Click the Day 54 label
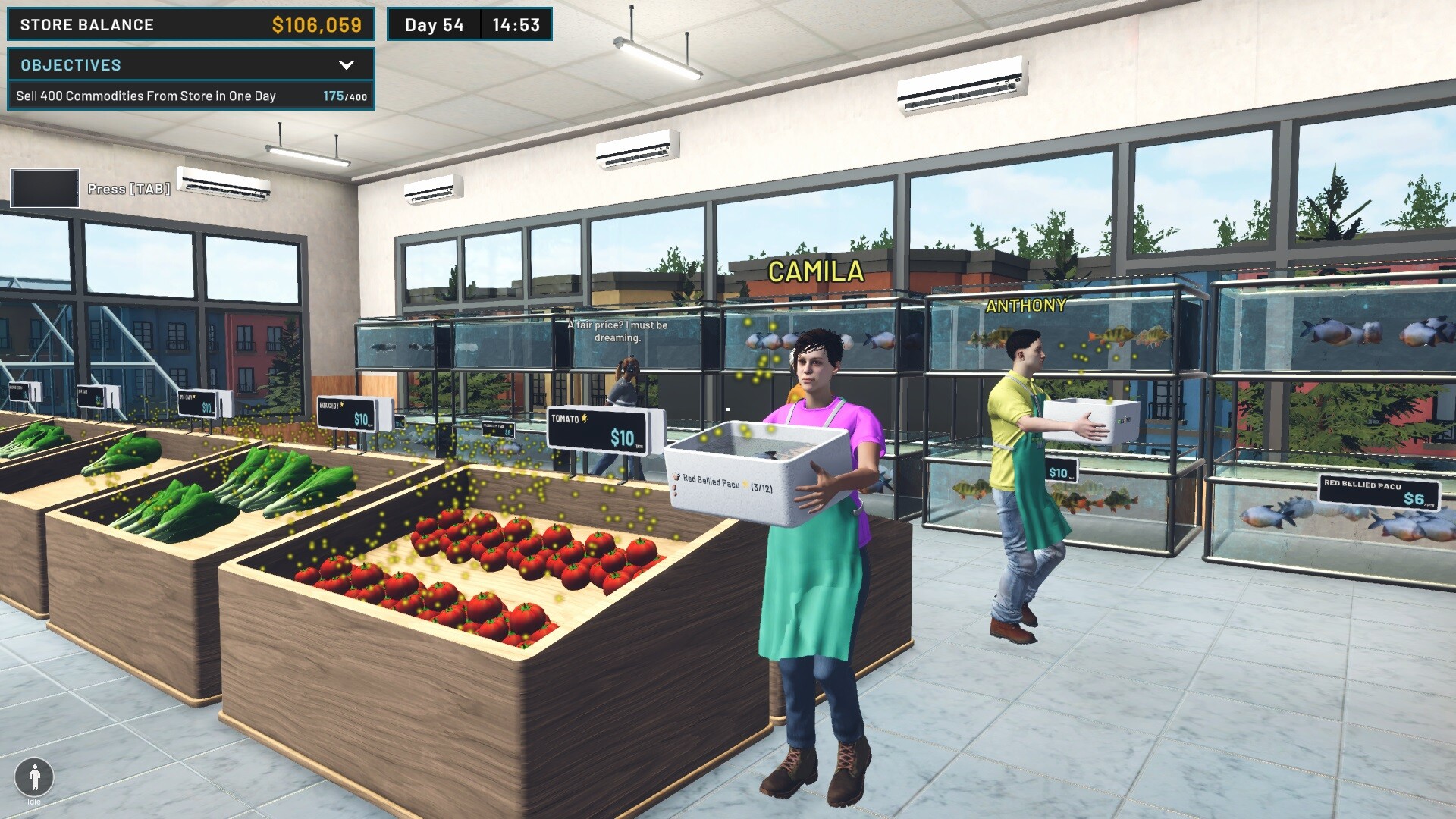 point(435,24)
